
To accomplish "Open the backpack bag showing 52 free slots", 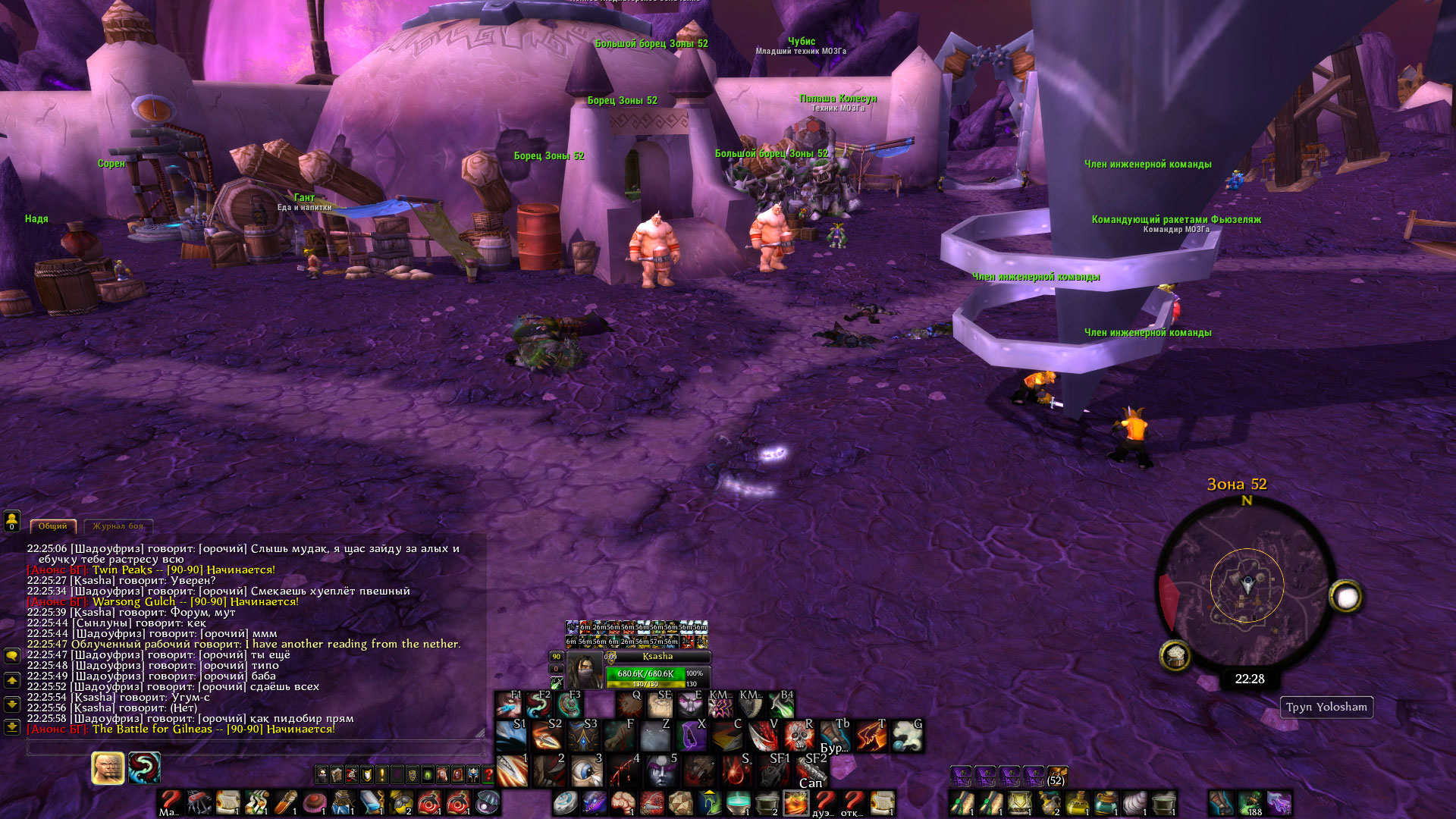I will point(1056,777).
